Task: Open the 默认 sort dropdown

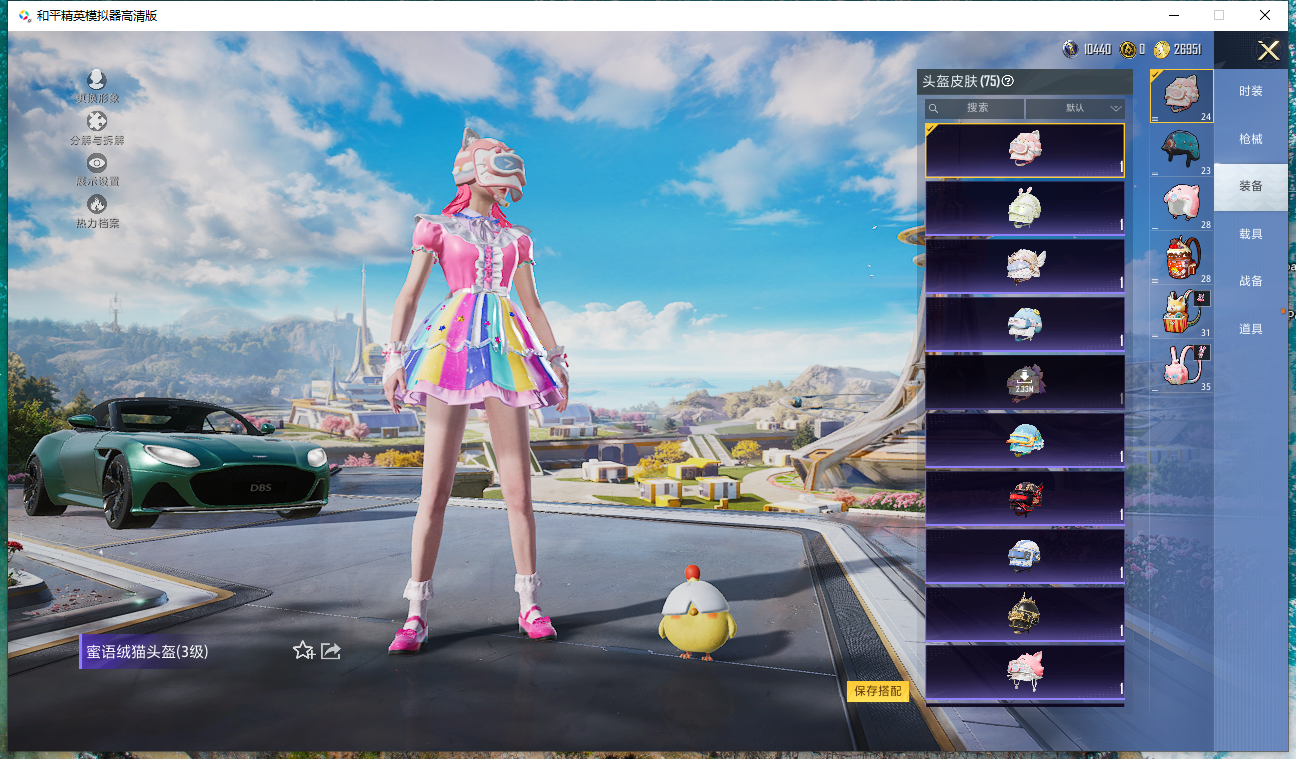Action: click(1075, 108)
